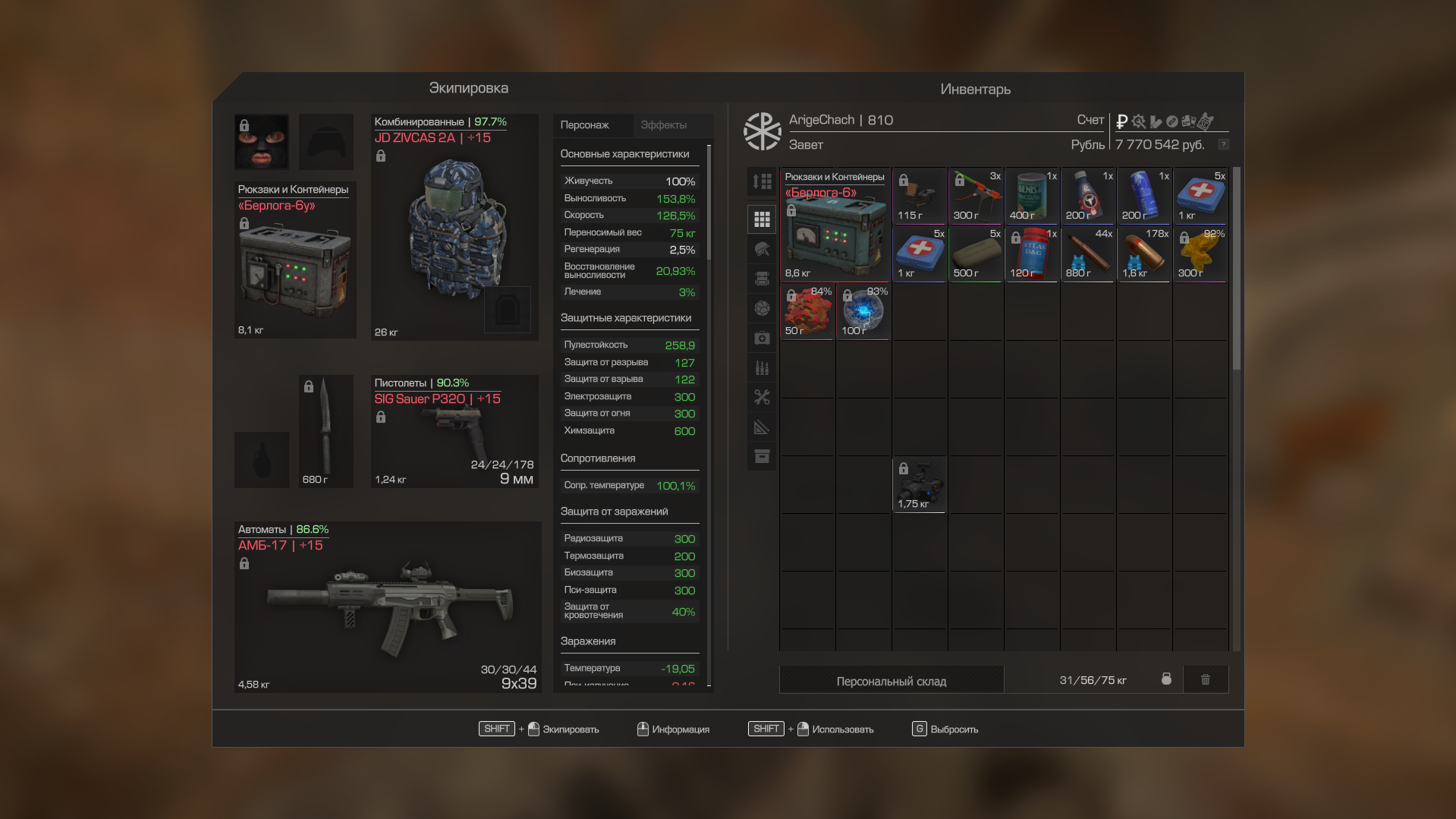
Task: Select the equipped combat knife slot
Action: pyautogui.click(x=325, y=430)
